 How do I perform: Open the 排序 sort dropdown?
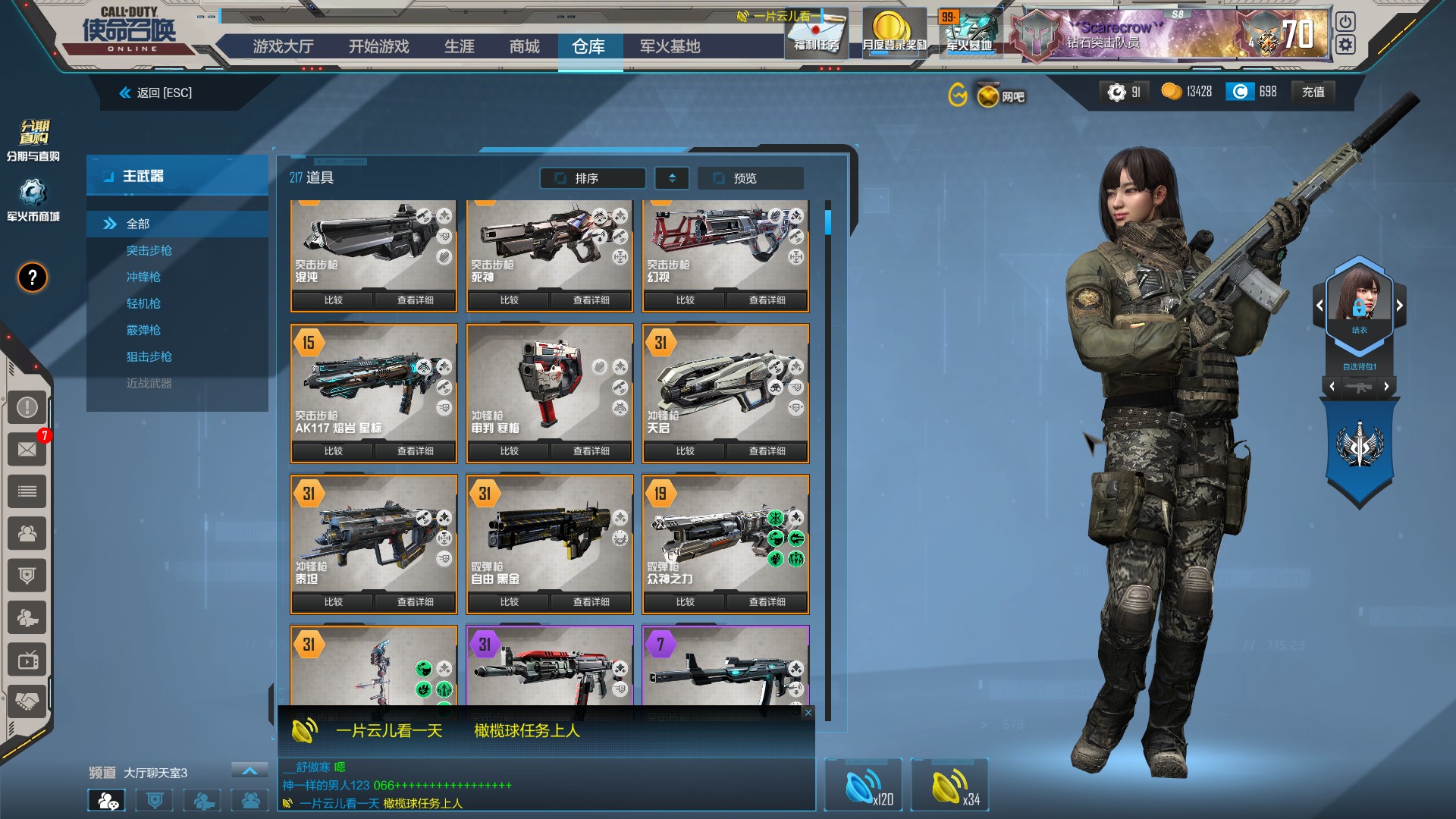[592, 178]
